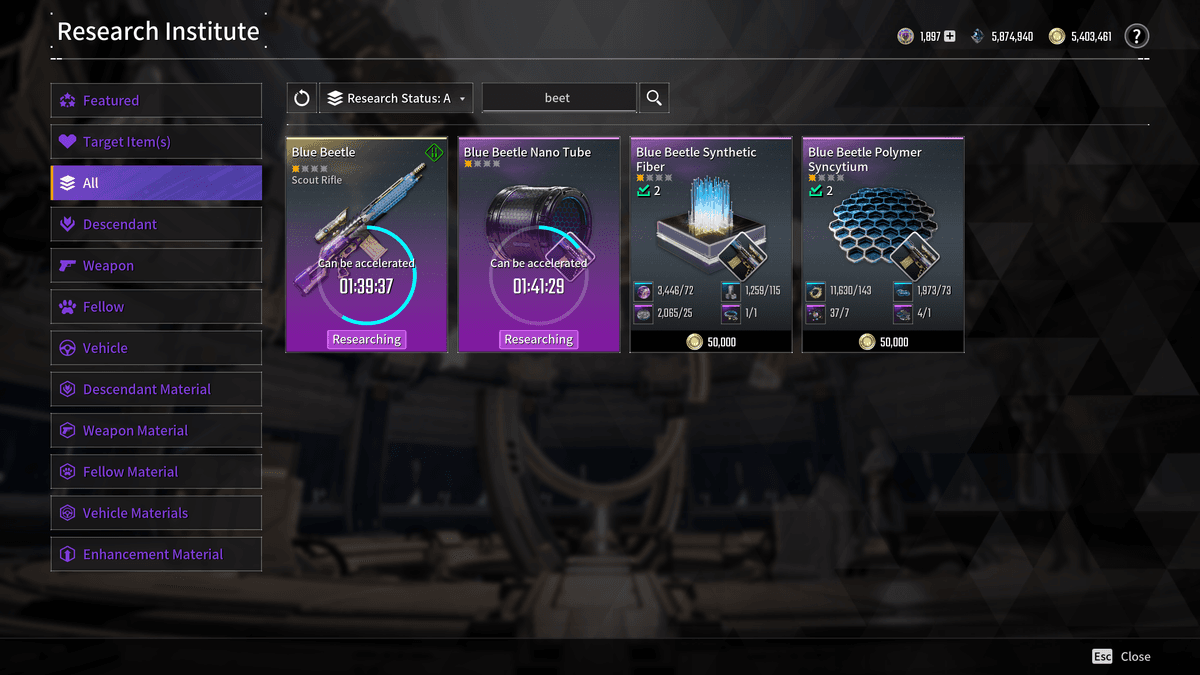Select the Blue Beetle Synthetic Fiber card
Viewport: 1200px width, 675px height.
point(710,245)
